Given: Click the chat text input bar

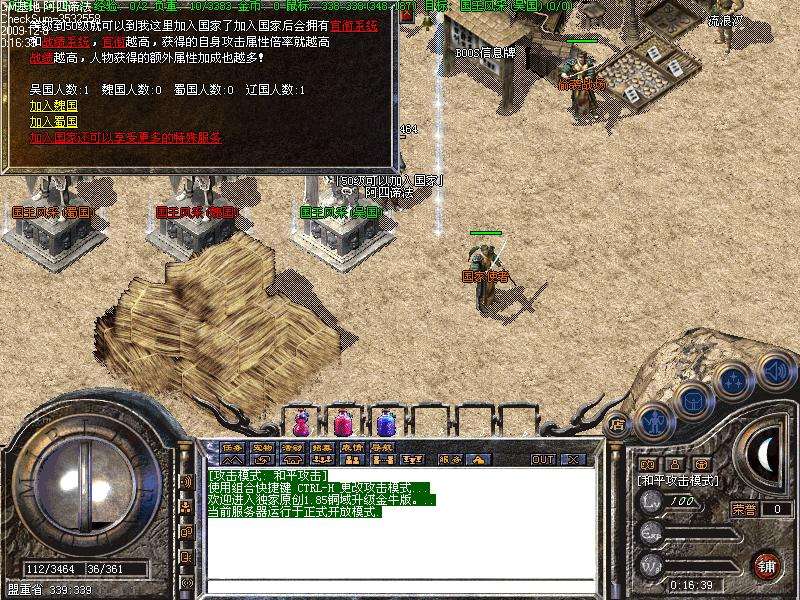Looking at the screenshot, I should coord(400,586).
